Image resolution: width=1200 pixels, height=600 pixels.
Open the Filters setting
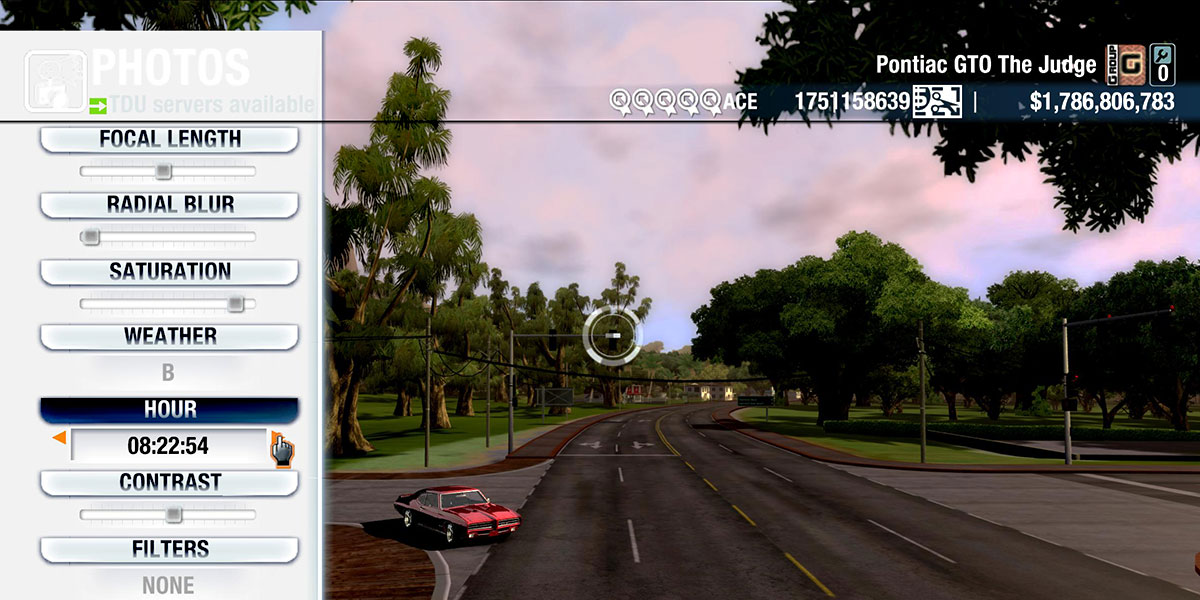169,549
